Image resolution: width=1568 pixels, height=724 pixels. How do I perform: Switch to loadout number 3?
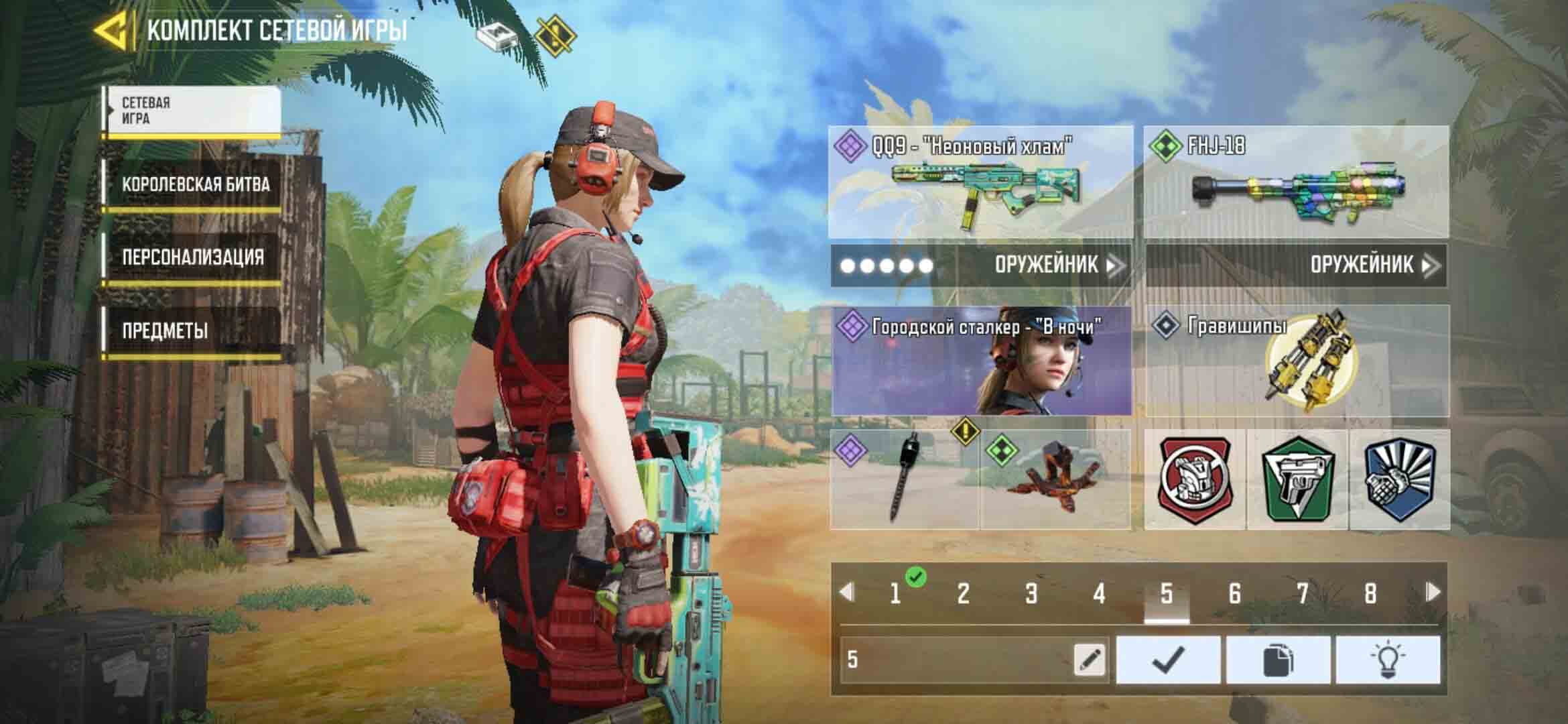coord(1031,594)
